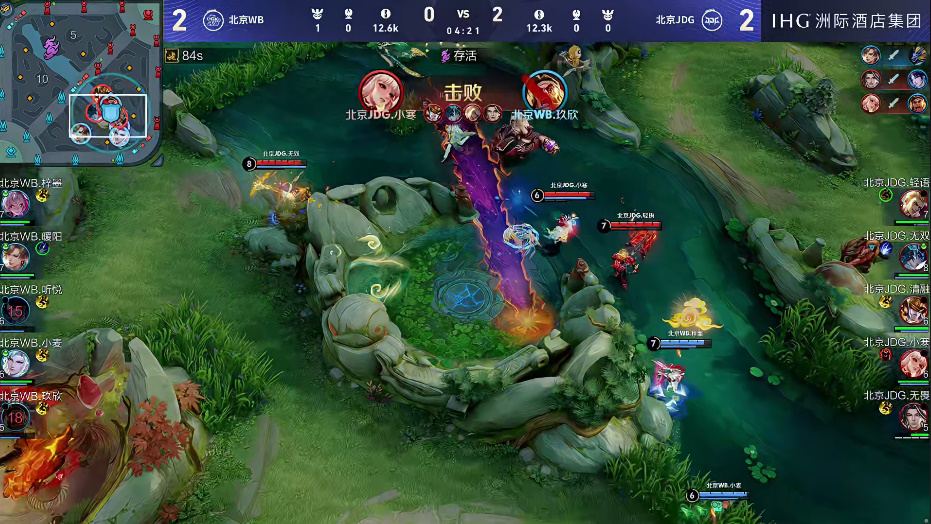Choose the 北京WB.听悦 respawning portrait
This screenshot has height=524, width=931.
15,311
